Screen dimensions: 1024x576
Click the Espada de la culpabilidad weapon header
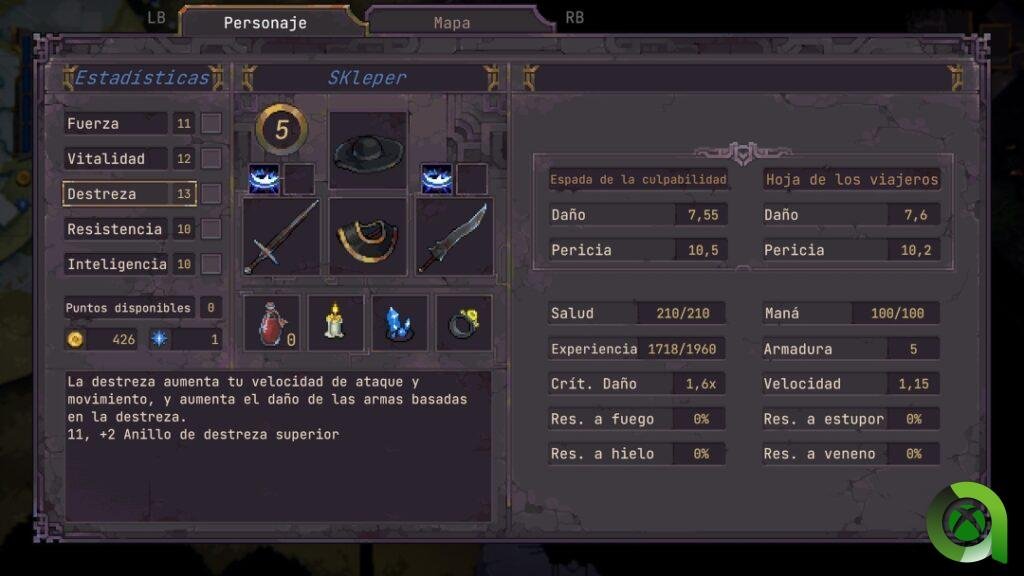click(x=638, y=180)
